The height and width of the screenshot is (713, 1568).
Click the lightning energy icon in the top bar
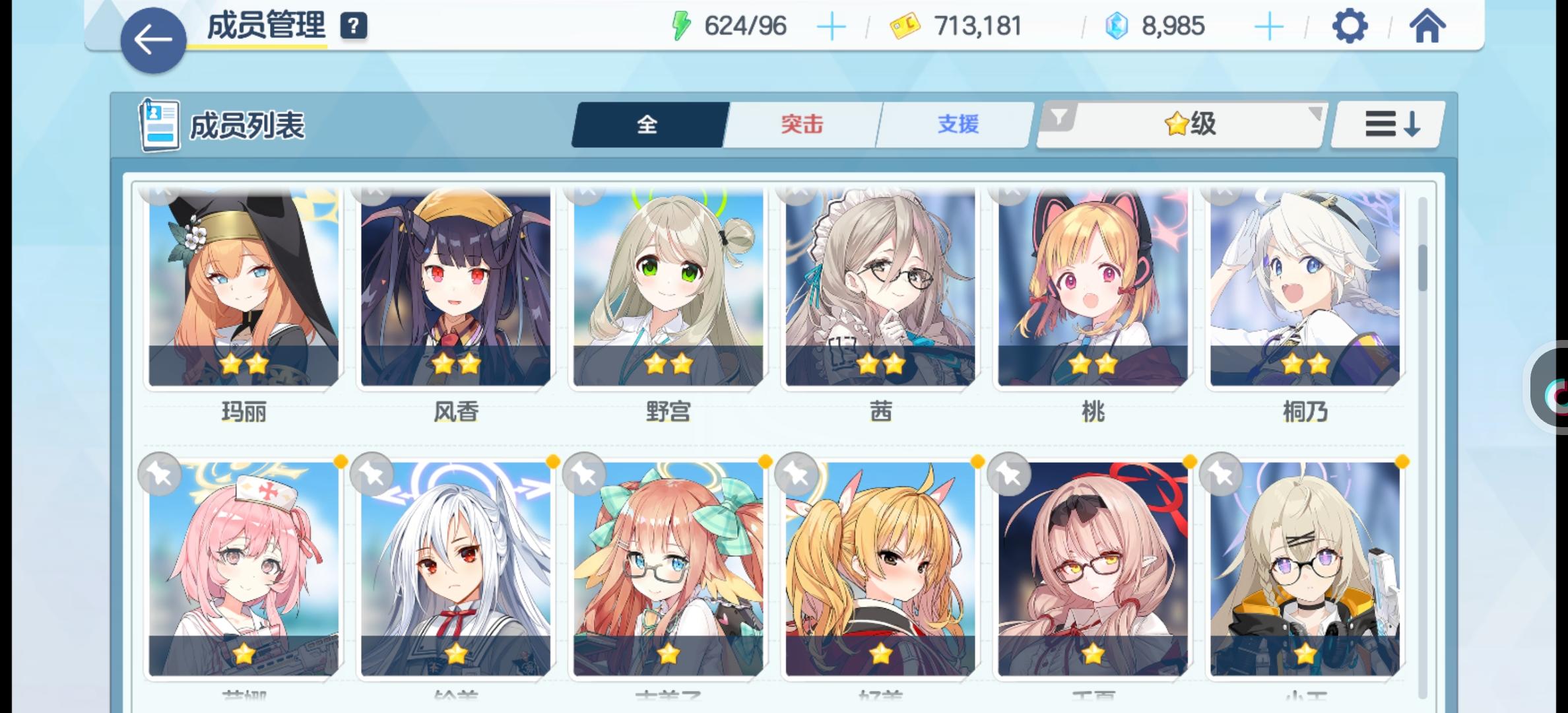(x=682, y=25)
